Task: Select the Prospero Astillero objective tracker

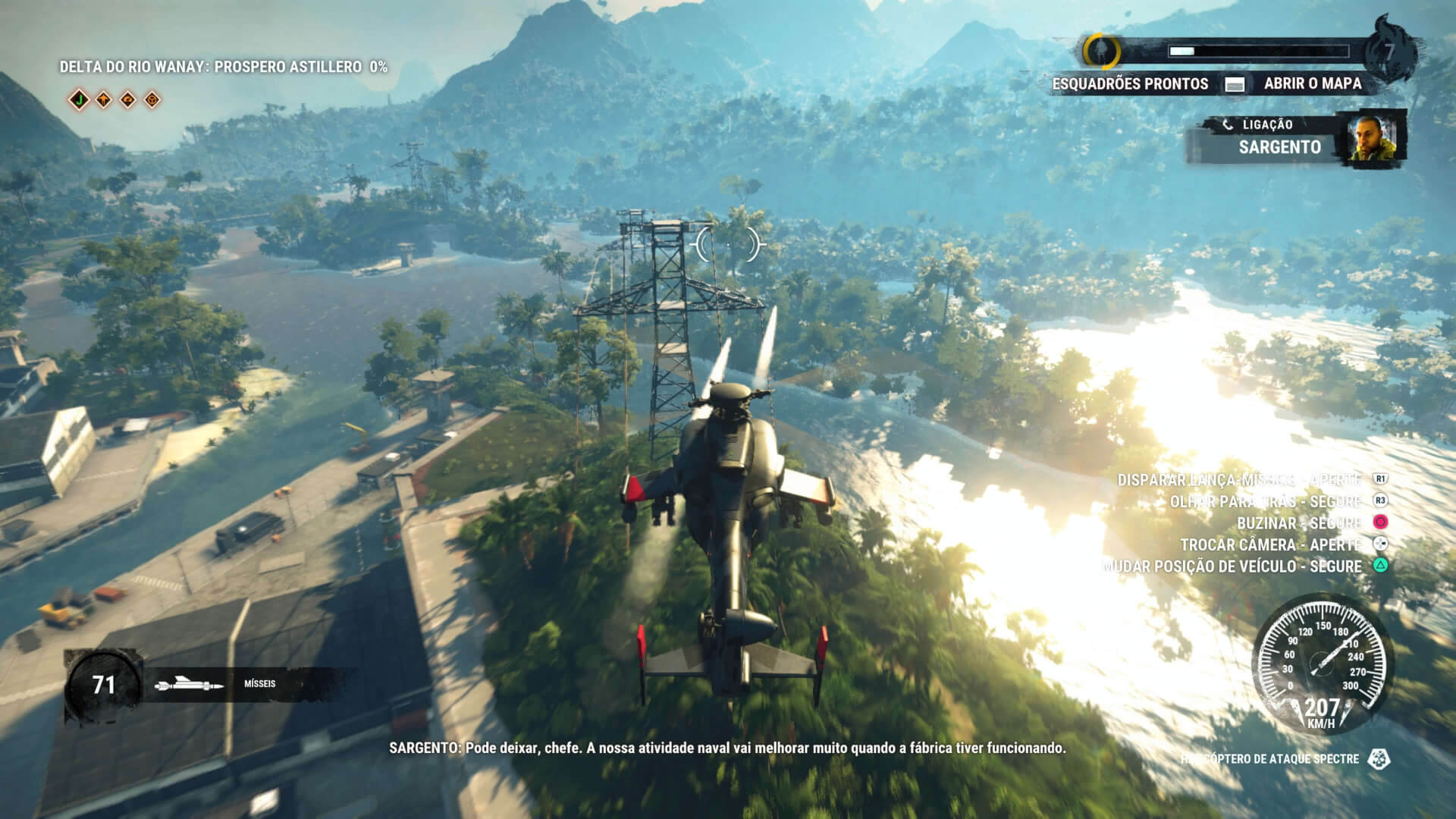Action: (x=223, y=67)
